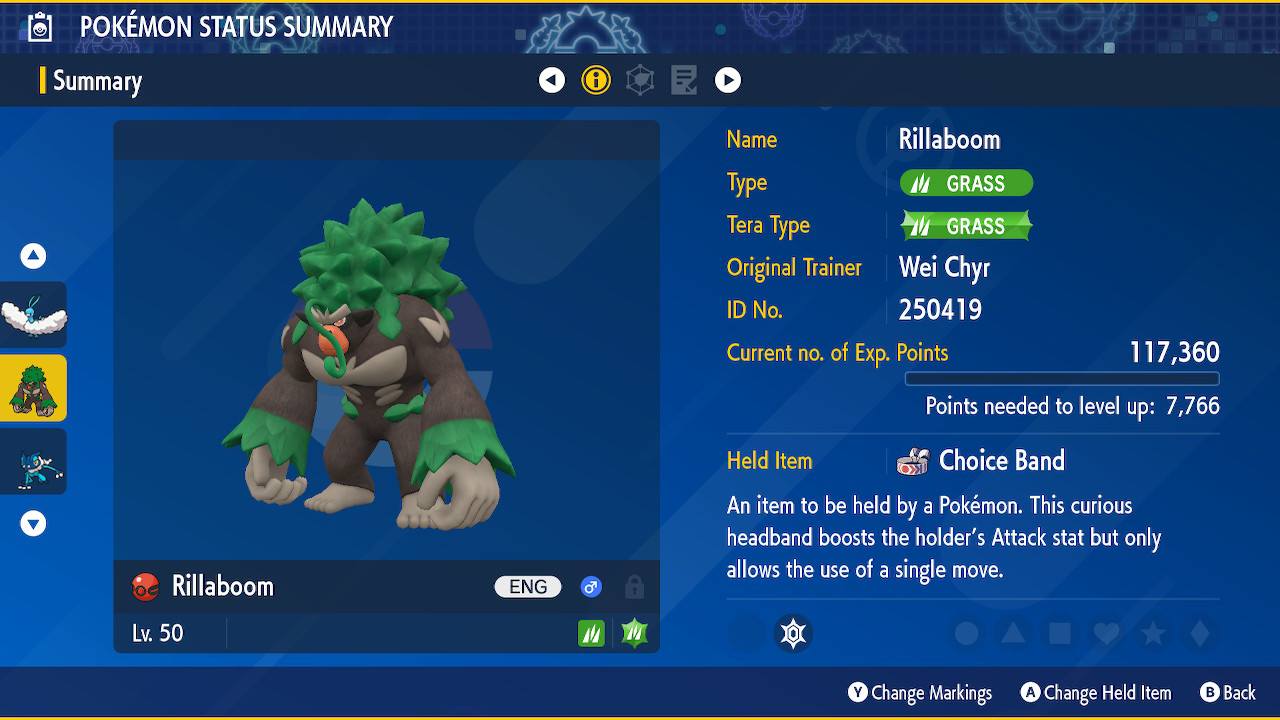
Task: Go to the previous summary page arrow
Action: 552,80
